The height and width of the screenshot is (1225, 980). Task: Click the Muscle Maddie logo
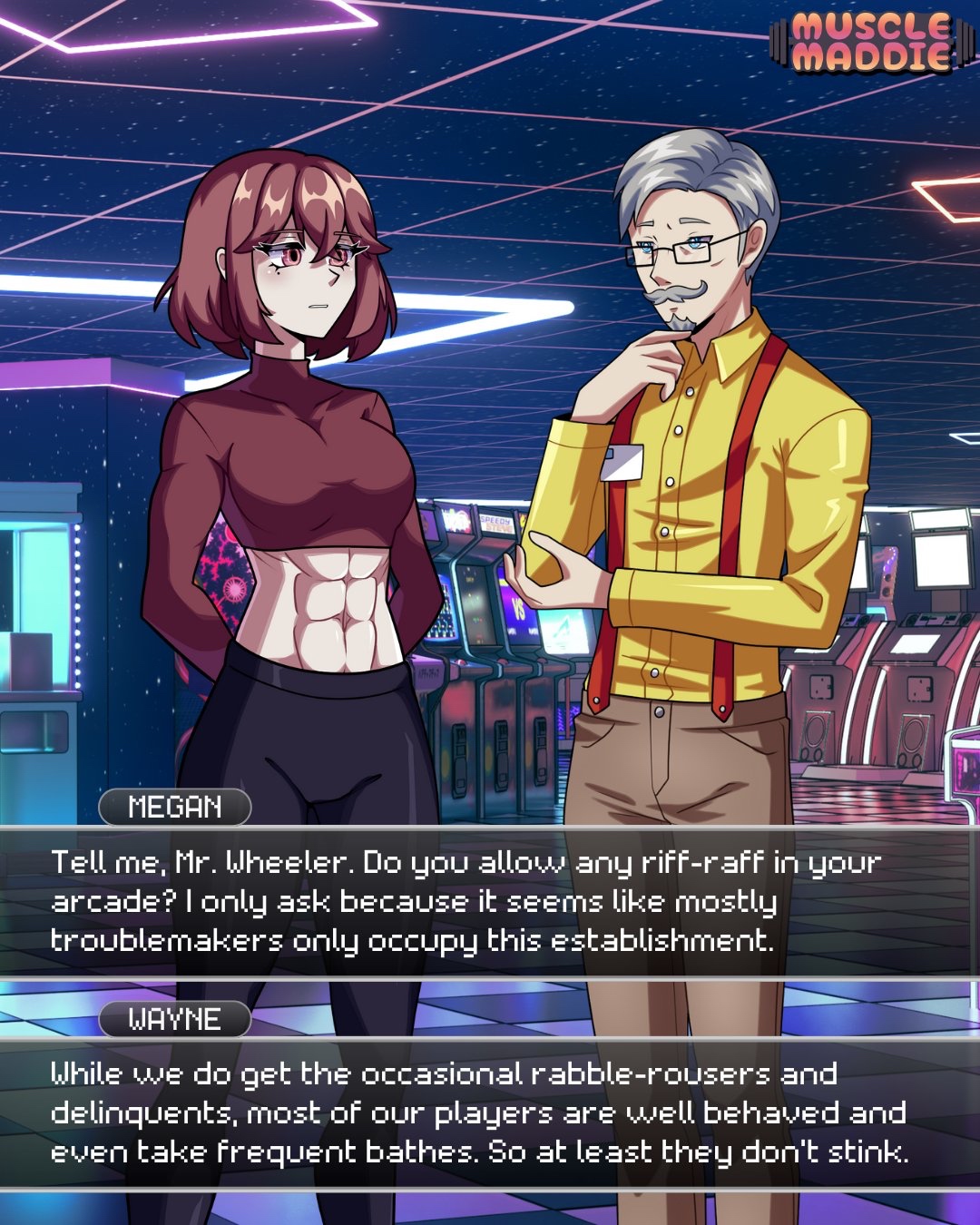tap(869, 42)
